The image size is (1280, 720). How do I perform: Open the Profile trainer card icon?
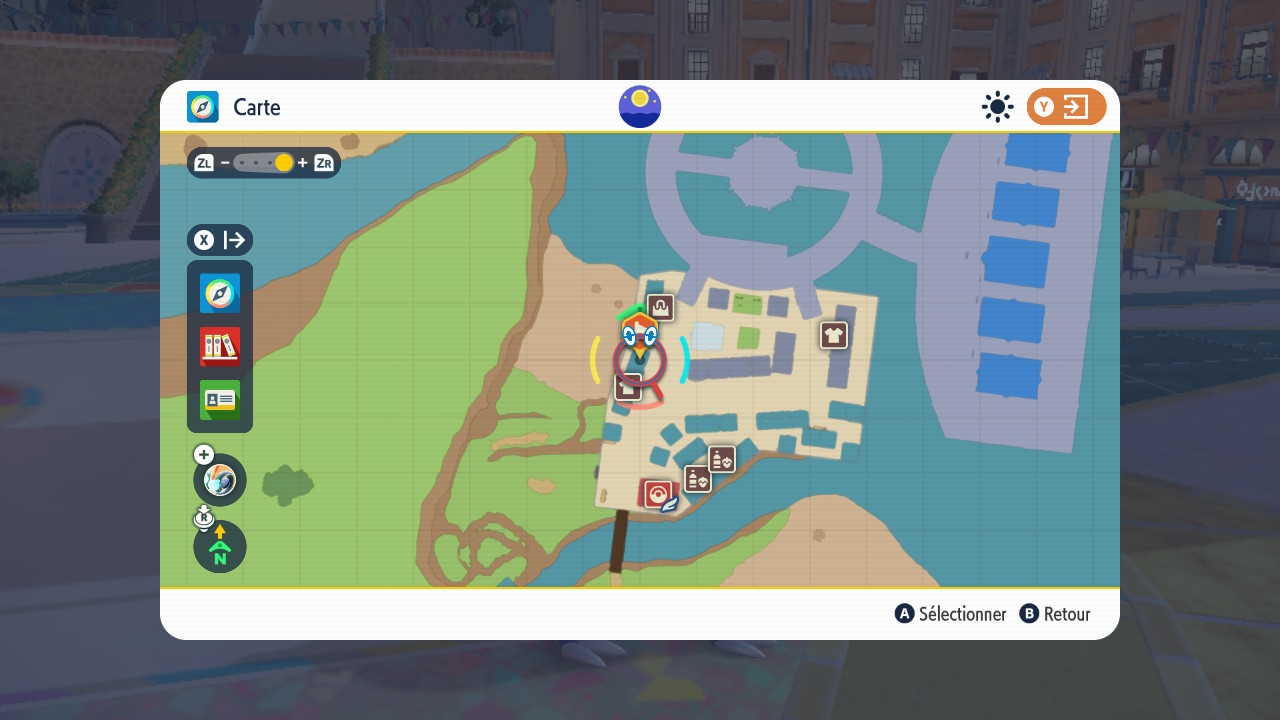click(x=219, y=400)
